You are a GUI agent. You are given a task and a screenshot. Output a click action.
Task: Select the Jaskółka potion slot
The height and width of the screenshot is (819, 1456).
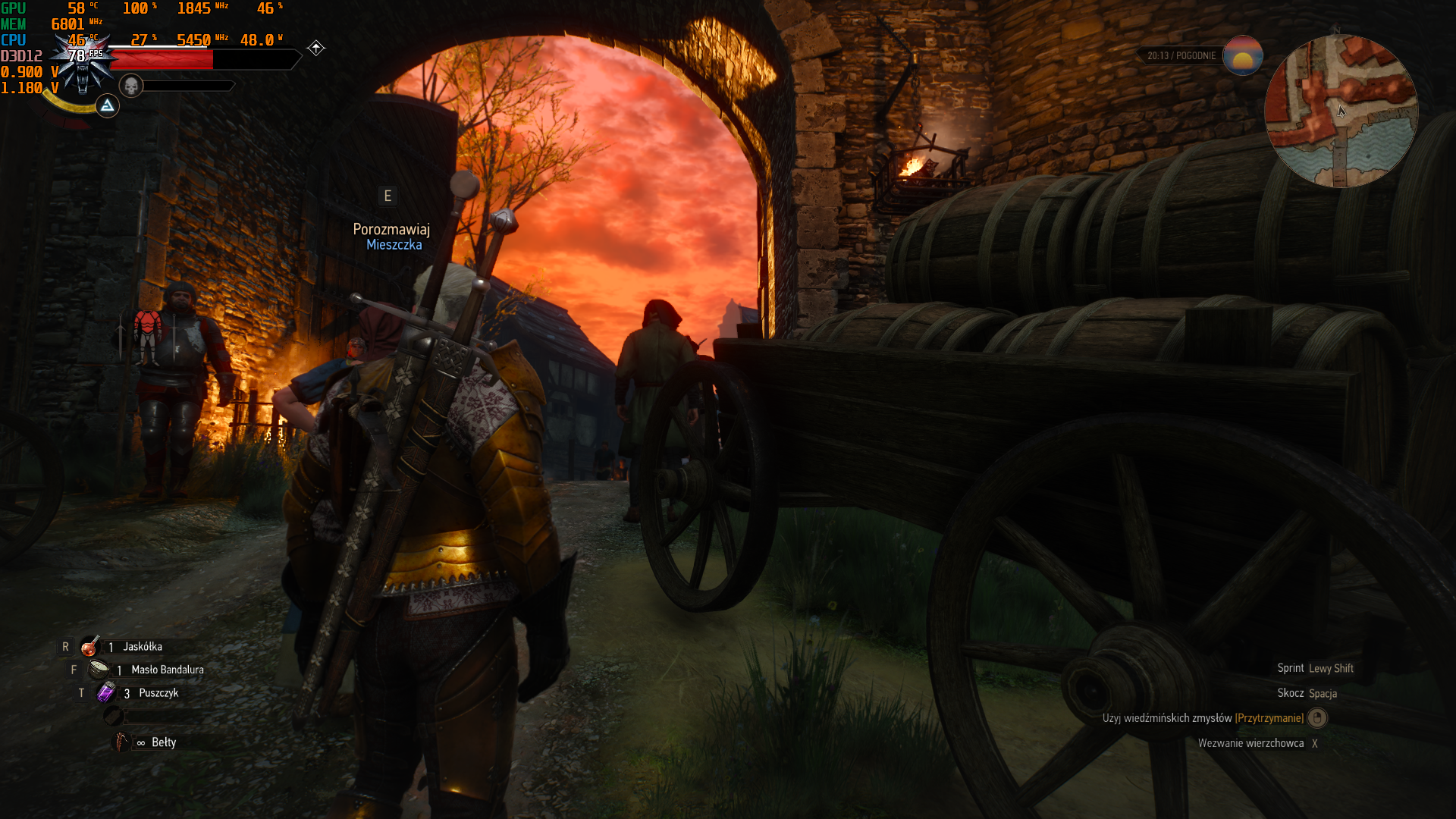[90, 647]
